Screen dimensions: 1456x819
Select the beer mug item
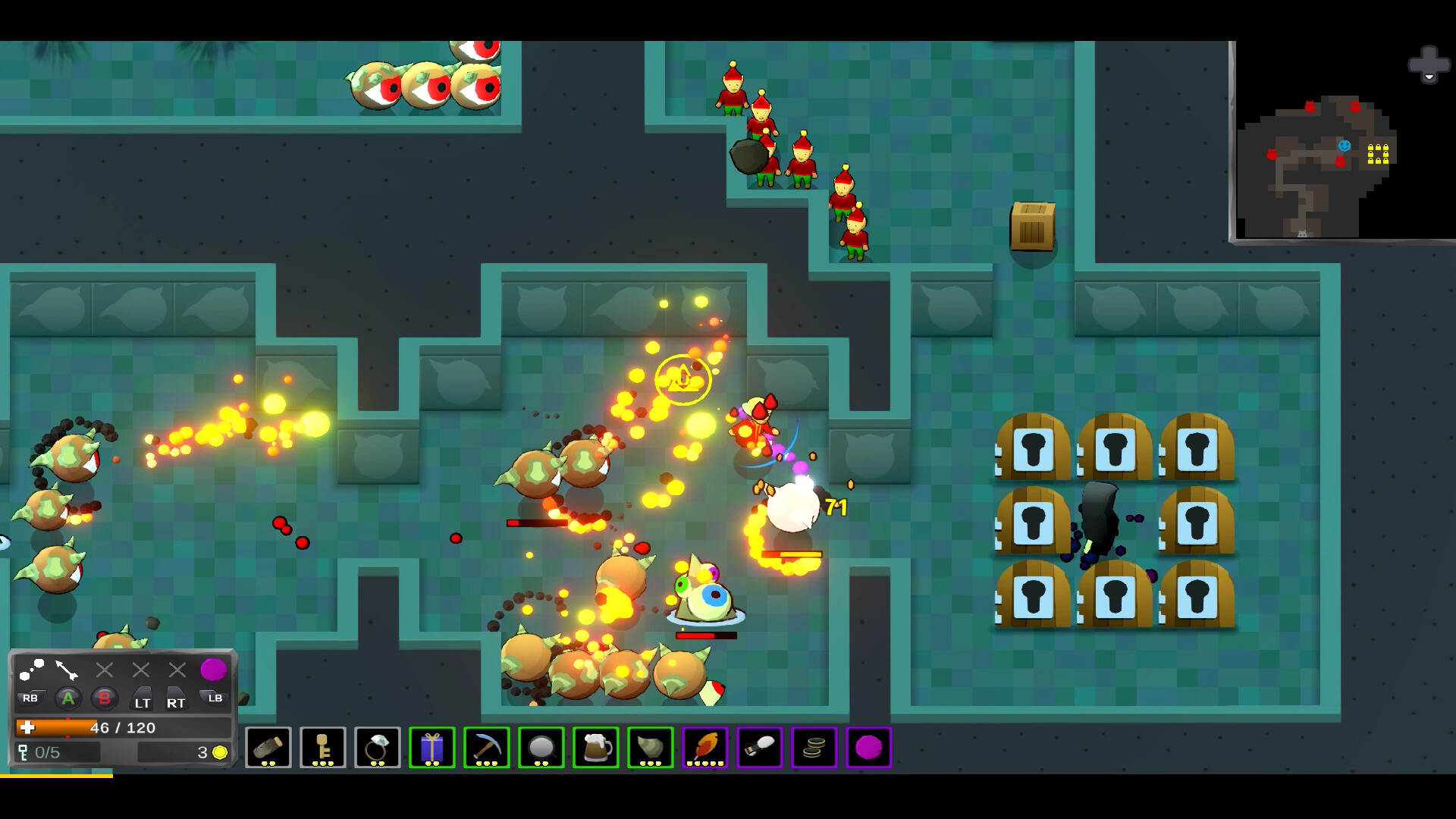click(595, 748)
